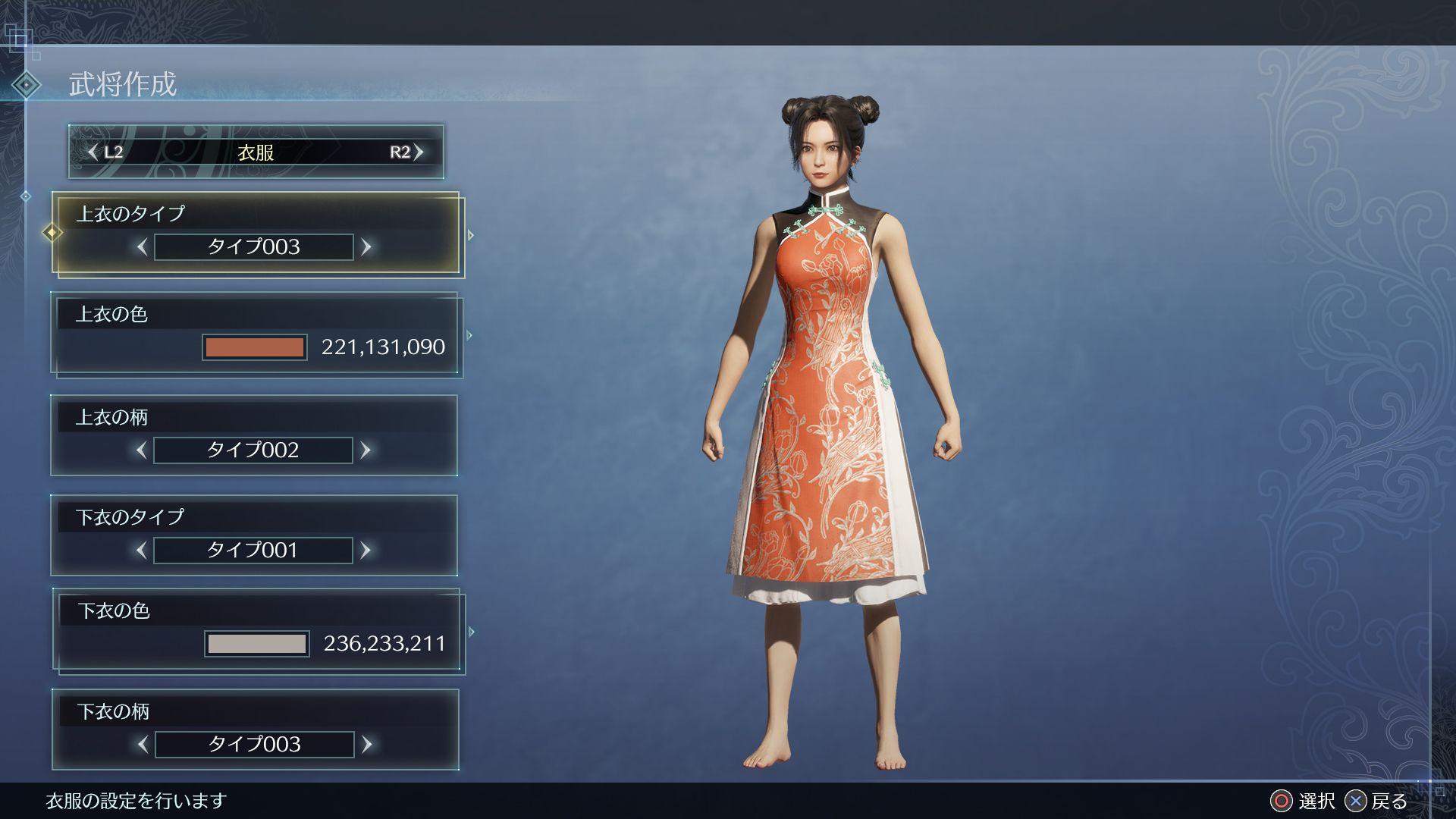Click right arrow for 上衣のタイプ

click(x=366, y=247)
